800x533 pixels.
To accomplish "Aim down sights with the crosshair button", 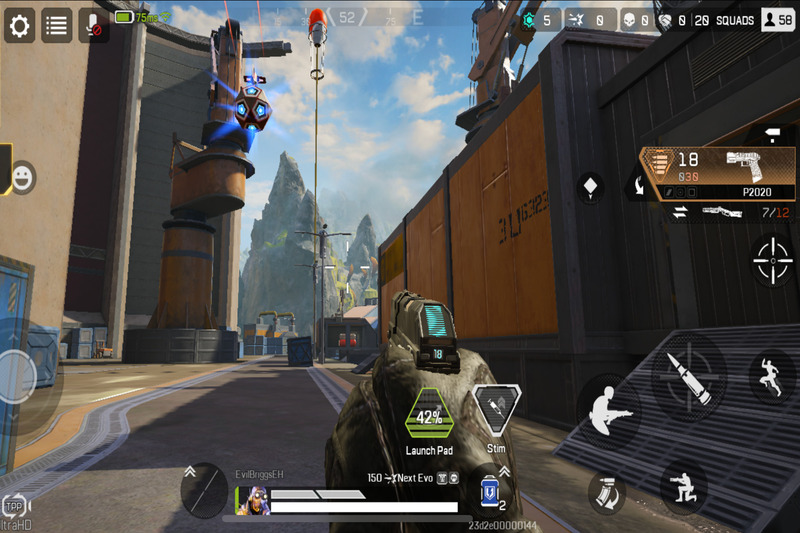I will pyautogui.click(x=772, y=260).
